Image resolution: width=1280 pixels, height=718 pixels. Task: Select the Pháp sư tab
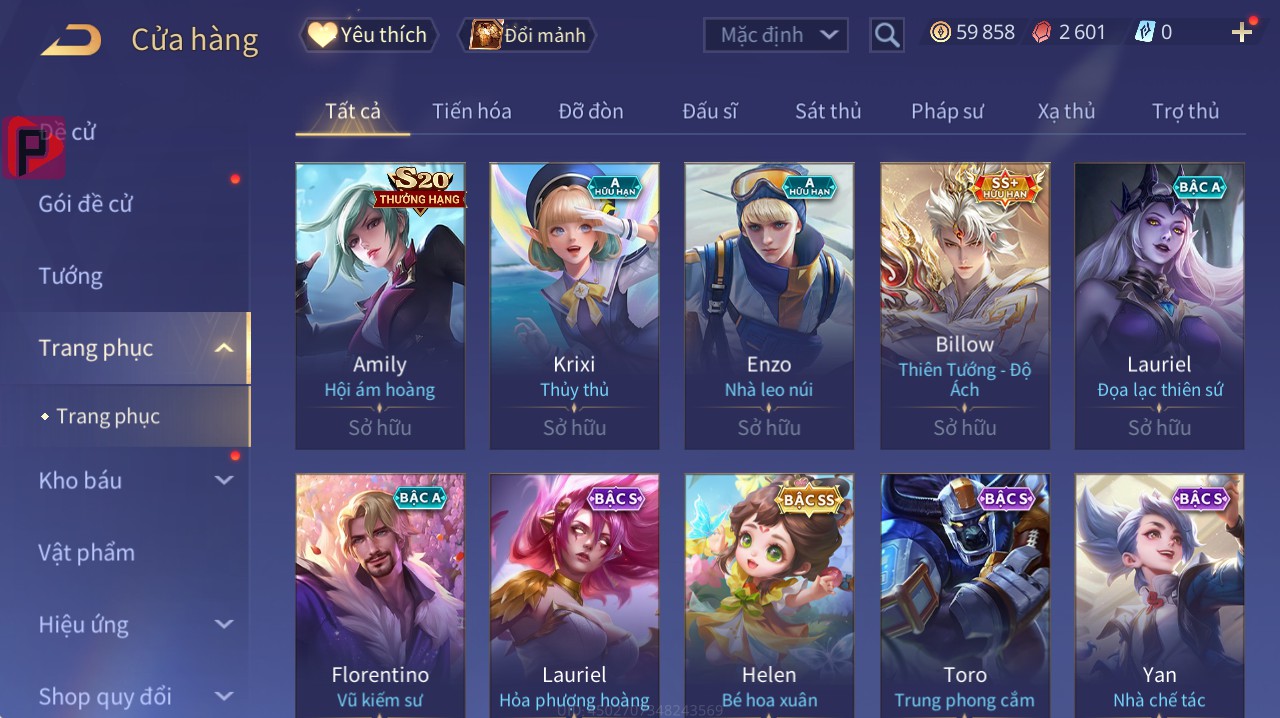[947, 111]
